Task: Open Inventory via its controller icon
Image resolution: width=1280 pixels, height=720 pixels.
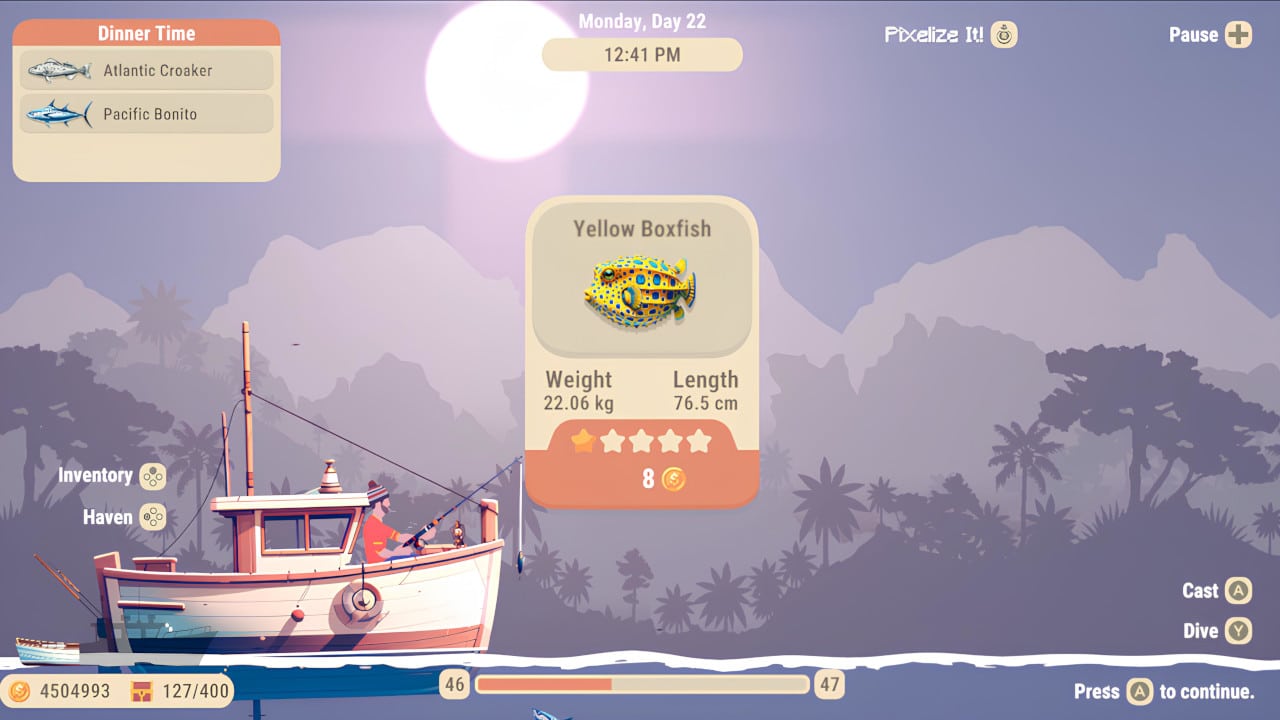Action: tap(153, 477)
